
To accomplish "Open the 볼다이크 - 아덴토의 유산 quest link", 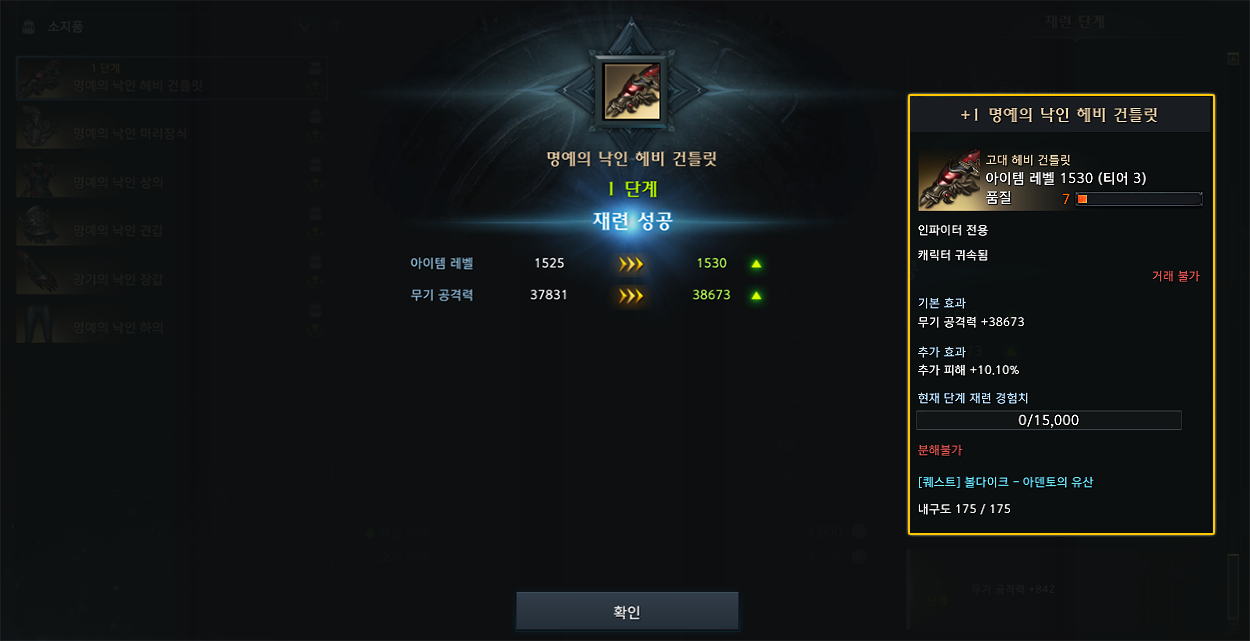I will point(1005,482).
